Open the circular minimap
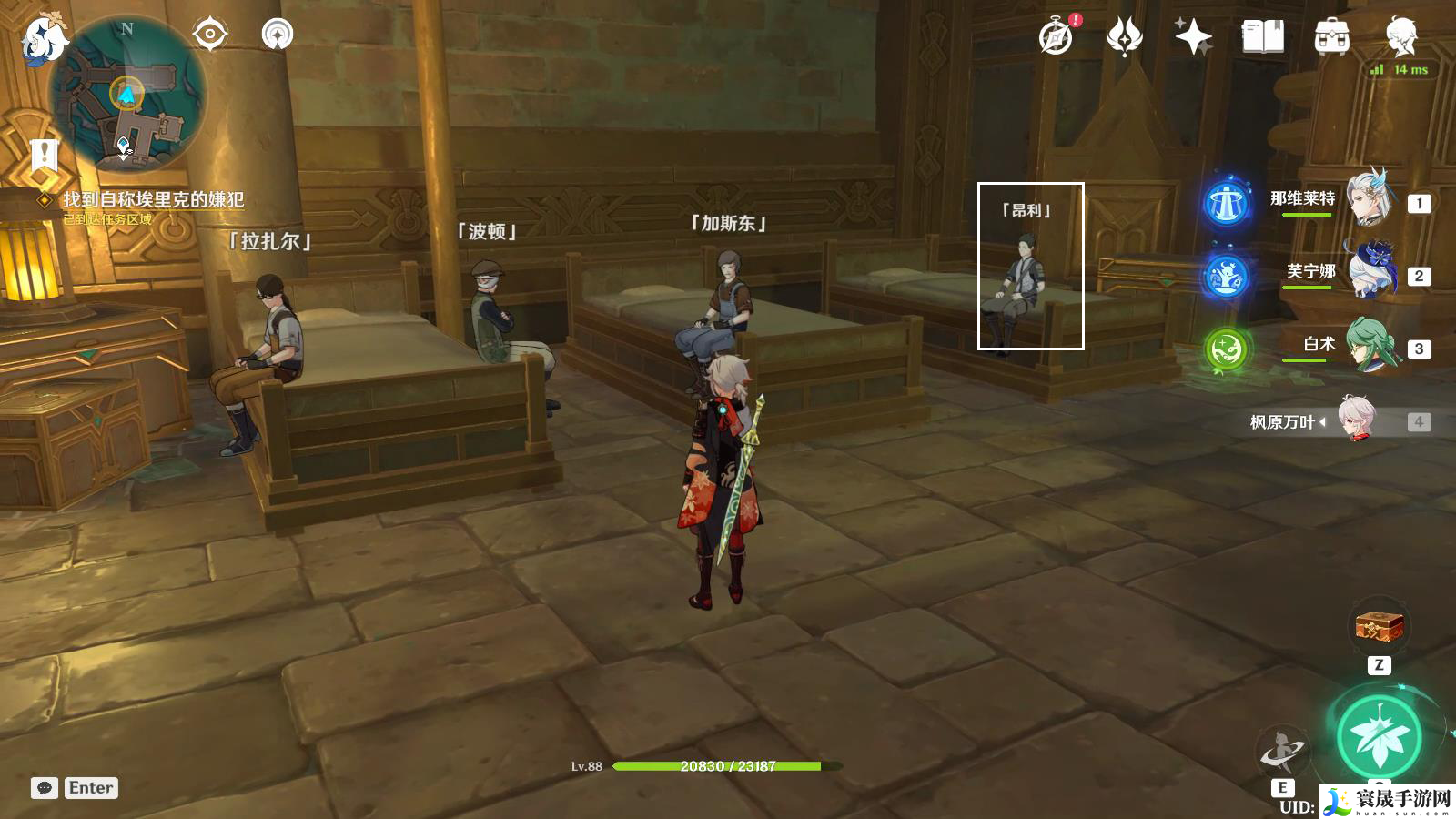 click(127, 93)
